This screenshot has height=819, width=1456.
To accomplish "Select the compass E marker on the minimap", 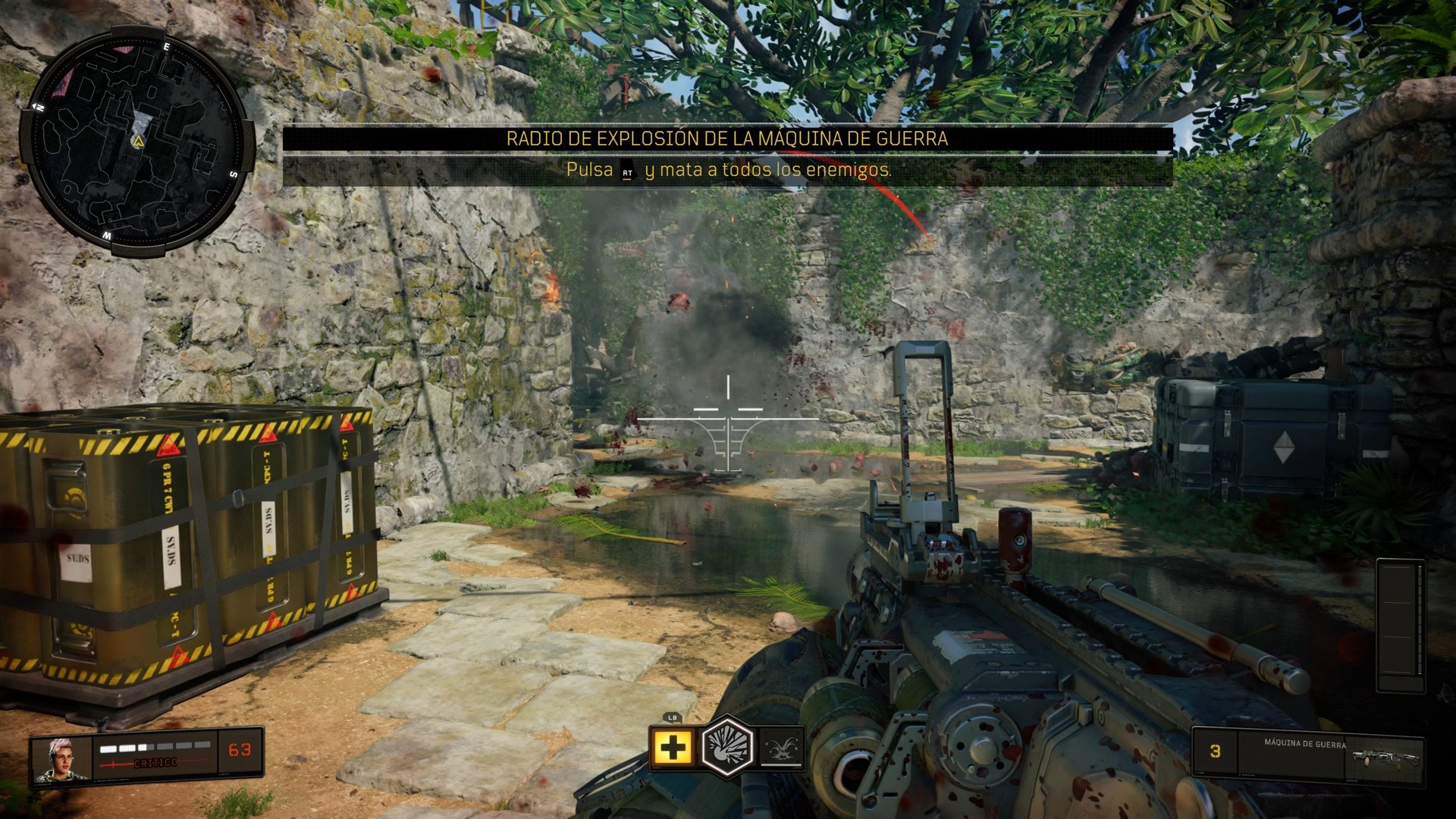I will click(166, 47).
